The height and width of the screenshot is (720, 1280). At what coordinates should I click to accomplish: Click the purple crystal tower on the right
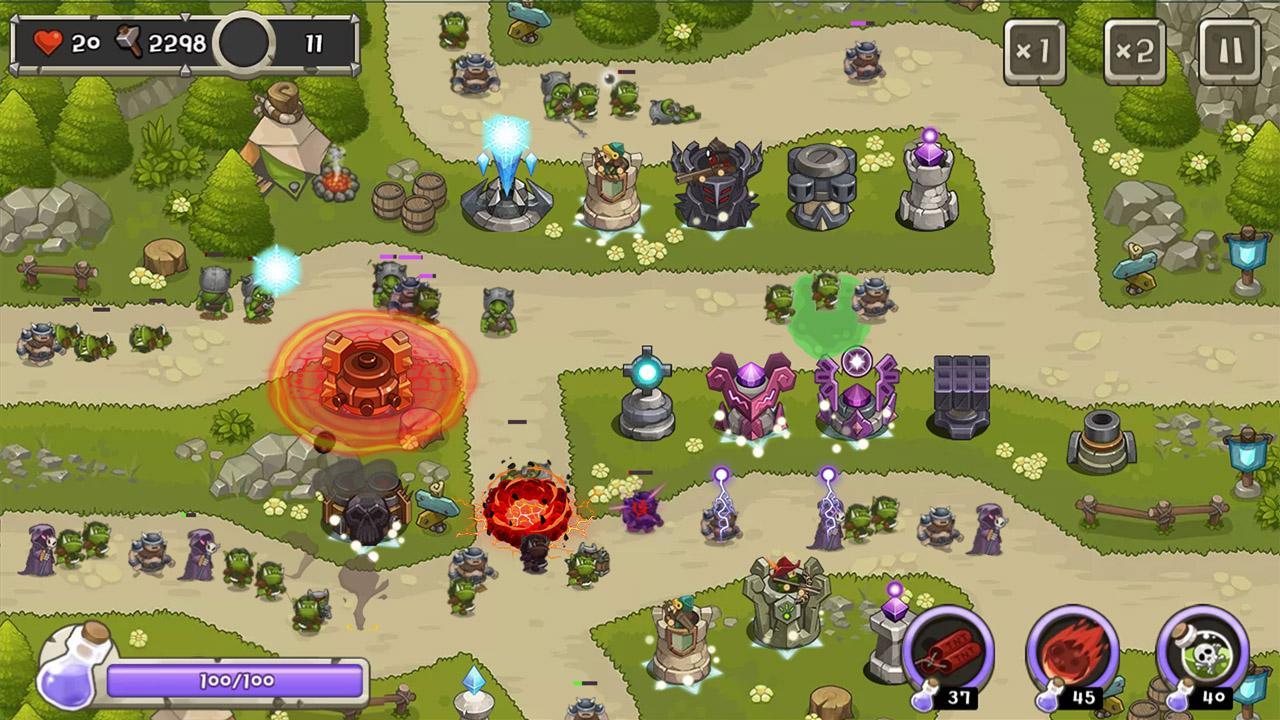pos(930,175)
